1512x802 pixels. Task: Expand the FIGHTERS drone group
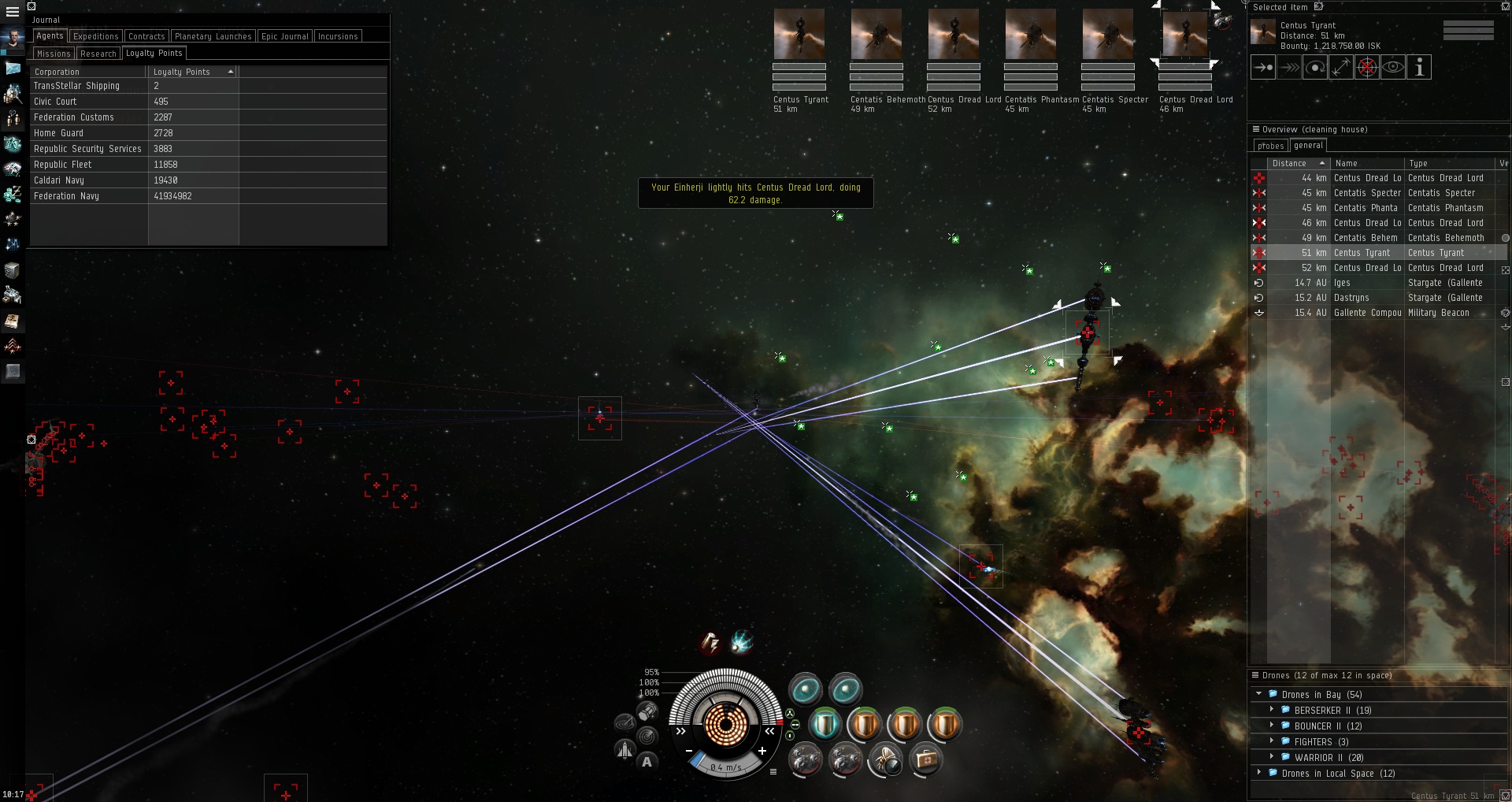tap(1272, 741)
